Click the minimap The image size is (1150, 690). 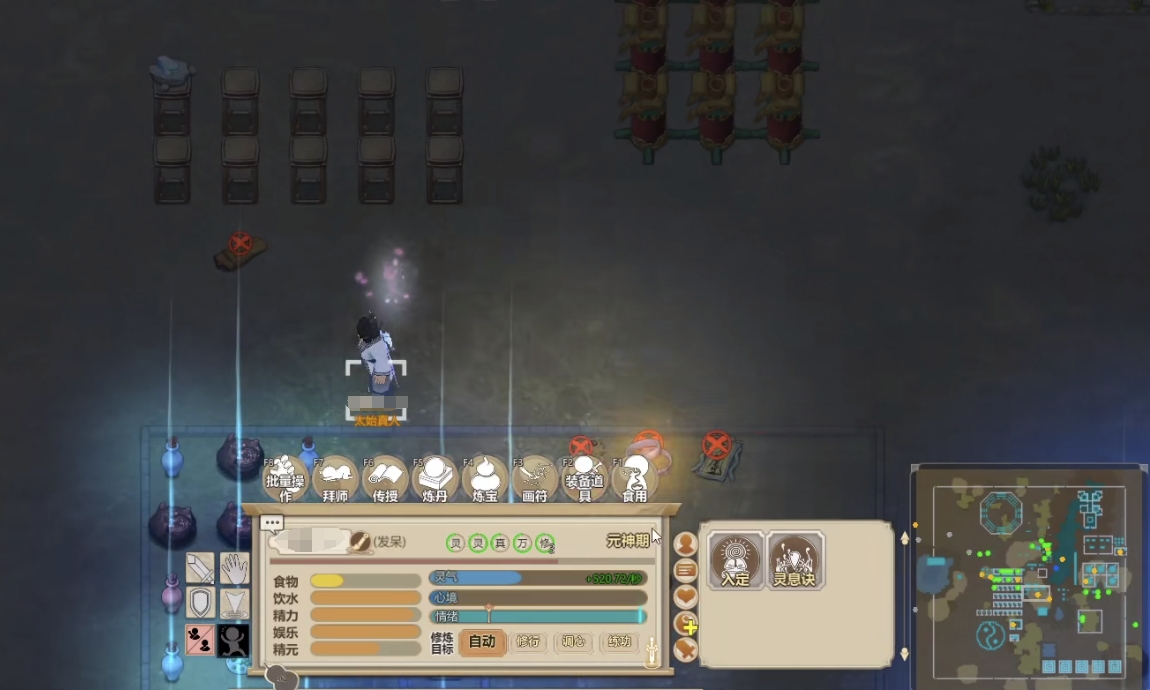tap(1028, 575)
